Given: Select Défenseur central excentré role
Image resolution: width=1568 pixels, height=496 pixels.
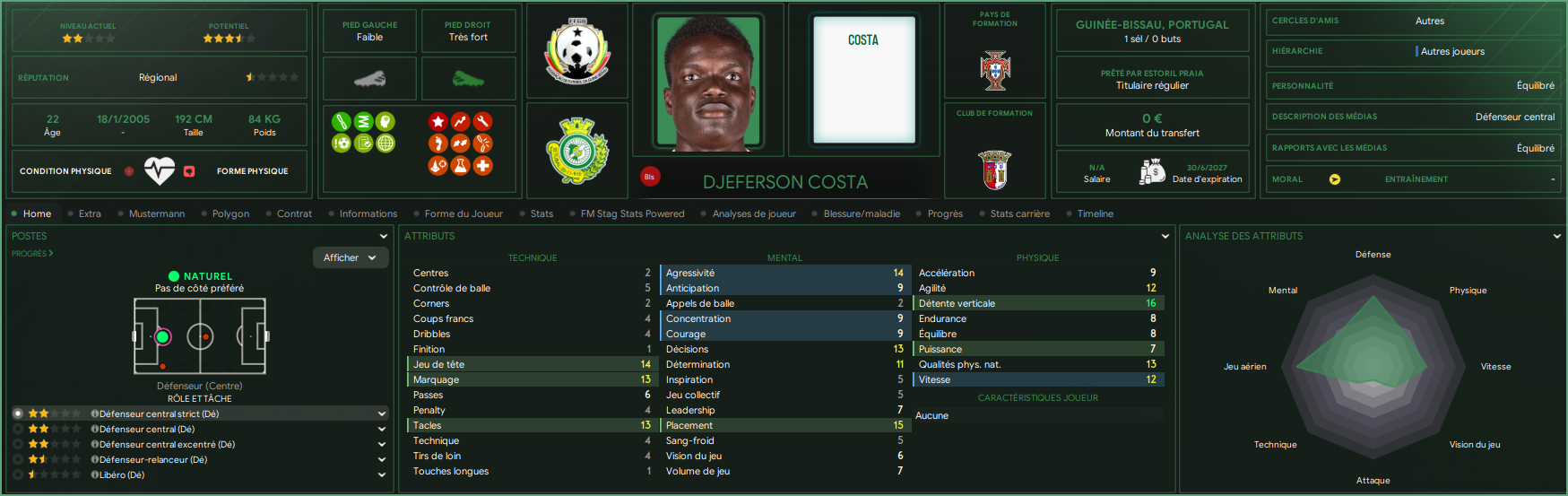Looking at the screenshot, I should 167,444.
